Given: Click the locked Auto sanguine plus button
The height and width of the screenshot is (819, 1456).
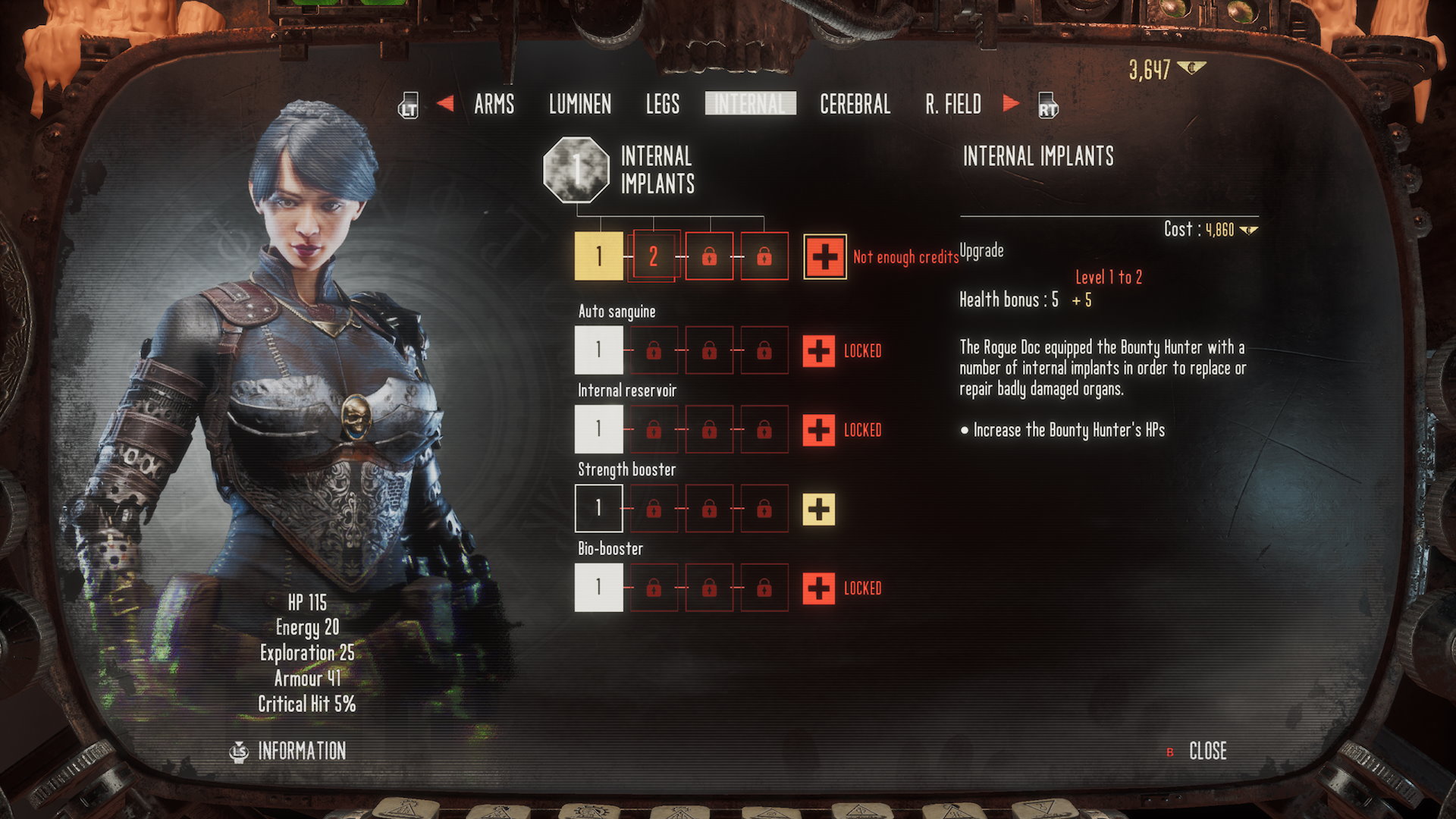Looking at the screenshot, I should 819,351.
